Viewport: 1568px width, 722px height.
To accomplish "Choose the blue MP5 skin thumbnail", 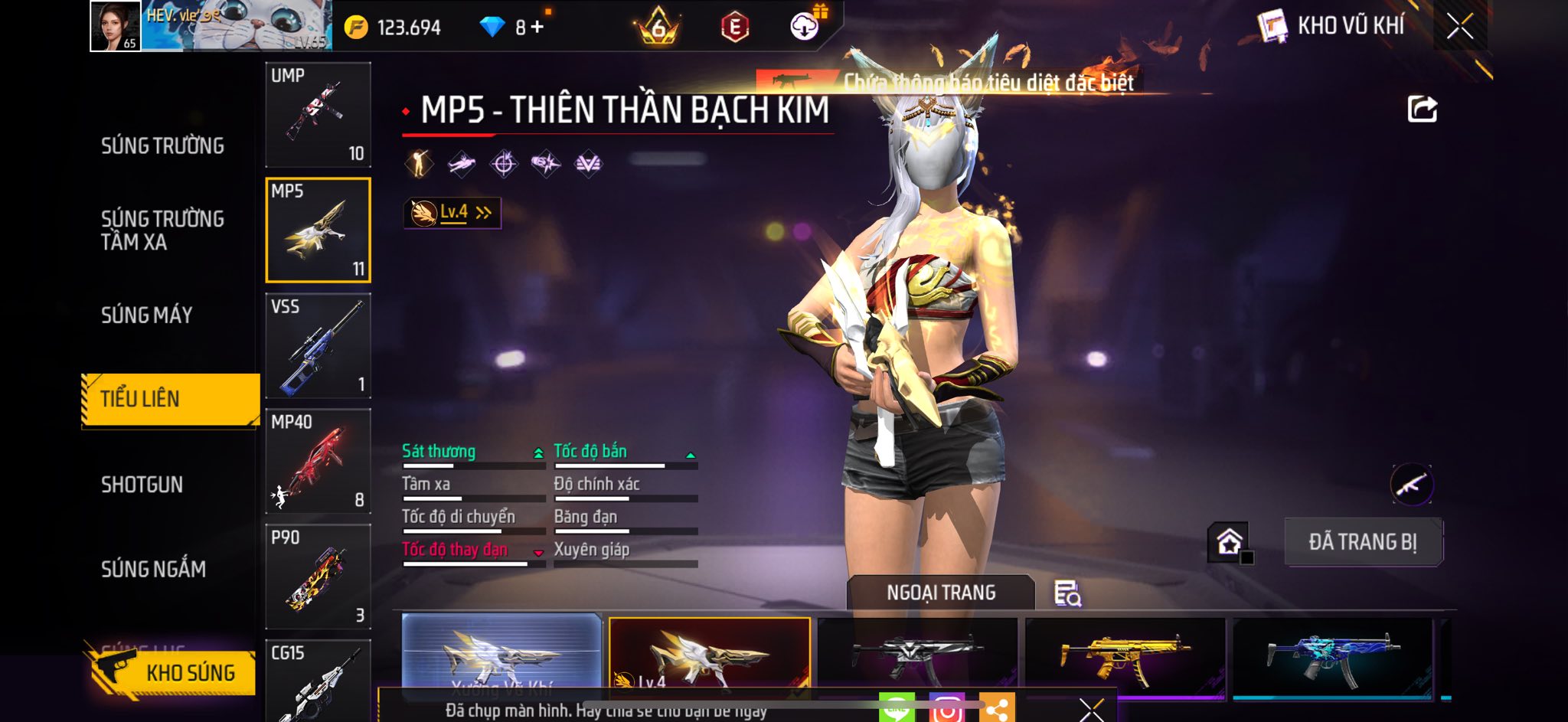I will pos(1332,657).
